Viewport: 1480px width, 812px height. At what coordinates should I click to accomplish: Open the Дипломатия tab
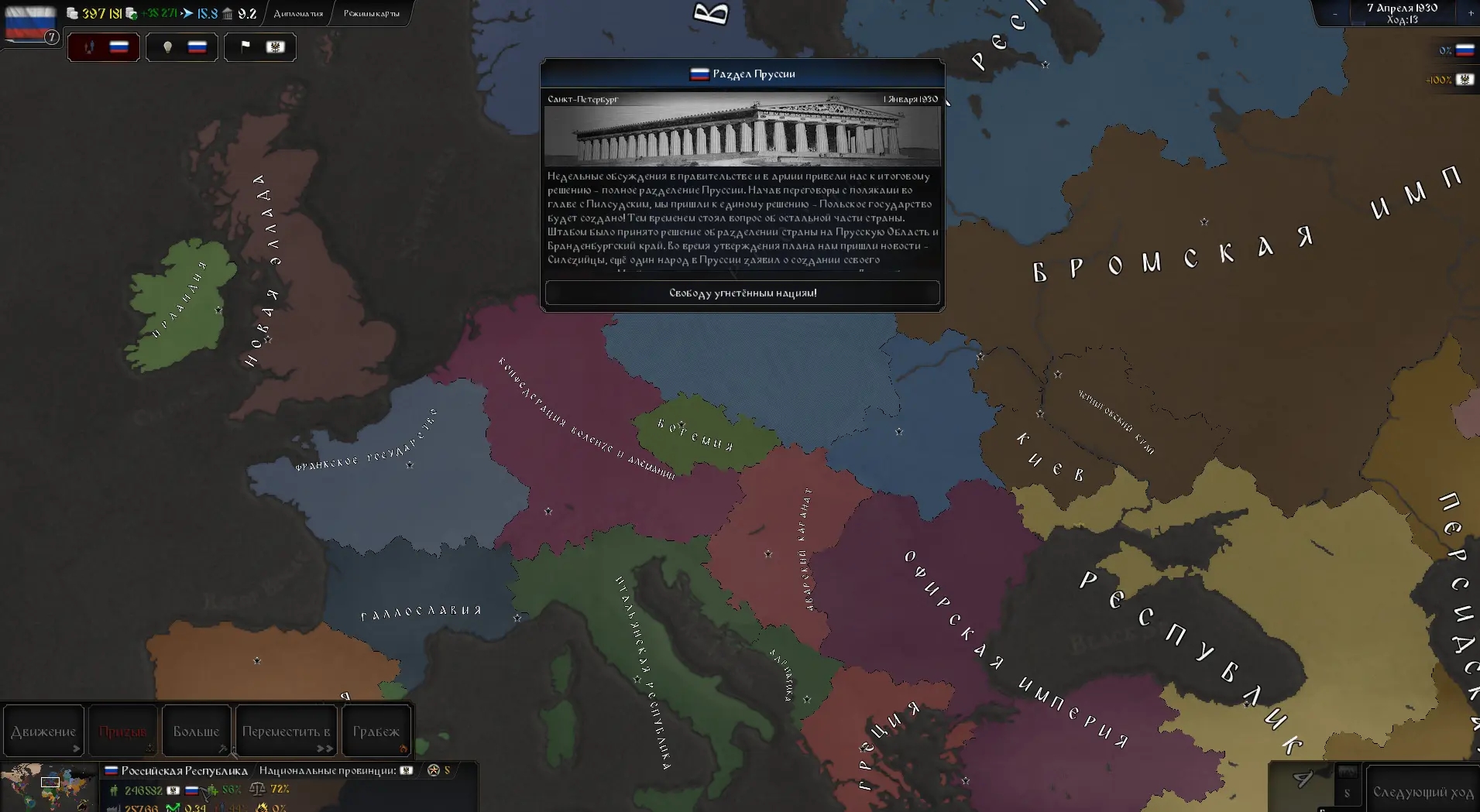click(298, 13)
